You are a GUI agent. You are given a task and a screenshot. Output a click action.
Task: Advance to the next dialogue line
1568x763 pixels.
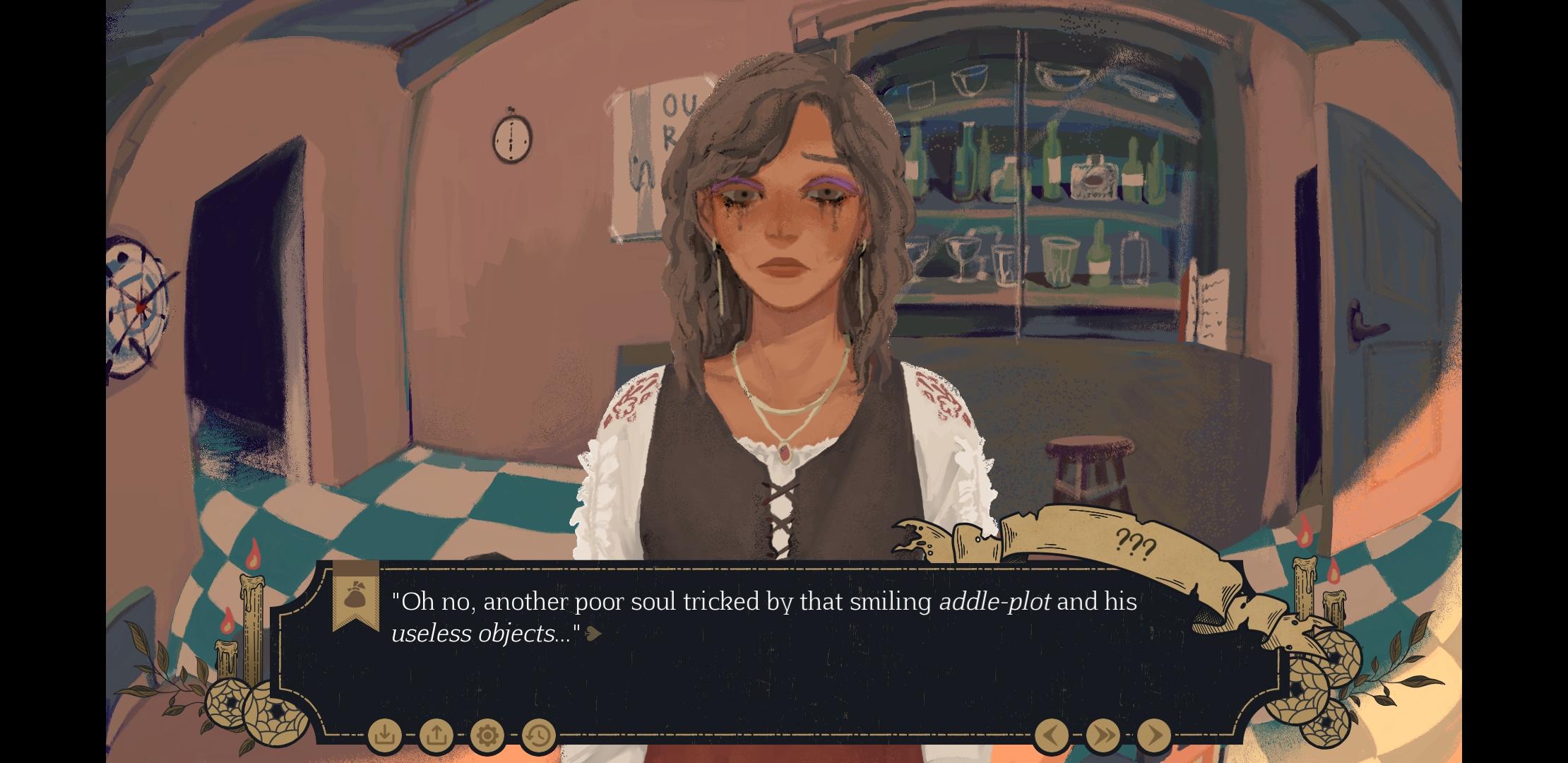pyautogui.click(x=1154, y=735)
